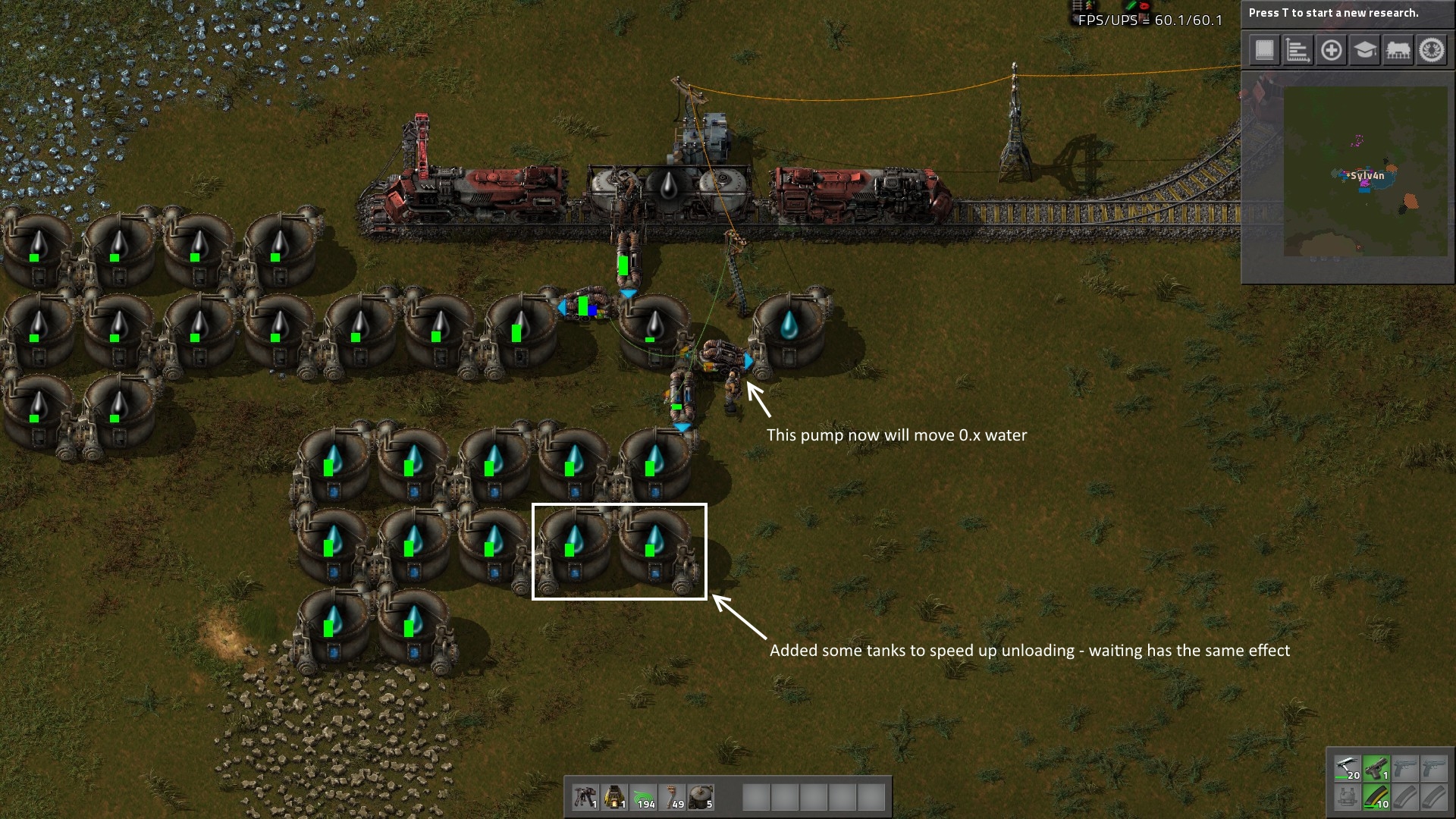Click the minimap
The image size is (1456, 819).
1365,171
